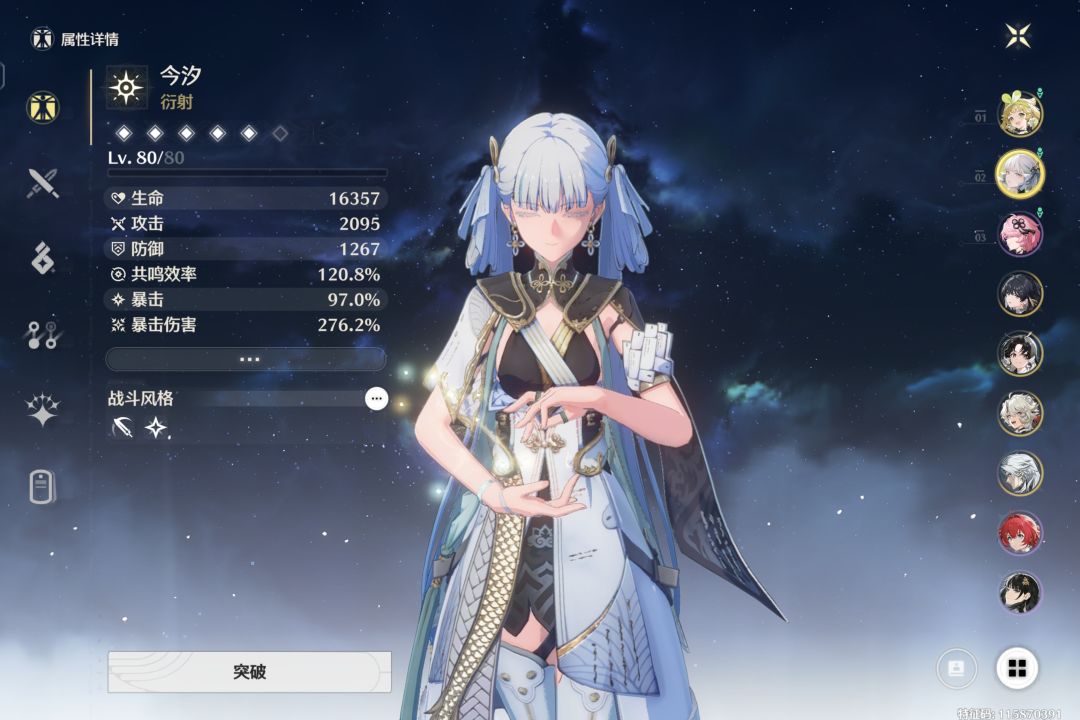
Task: Select the four-star resonance chain tab
Action: point(42,410)
